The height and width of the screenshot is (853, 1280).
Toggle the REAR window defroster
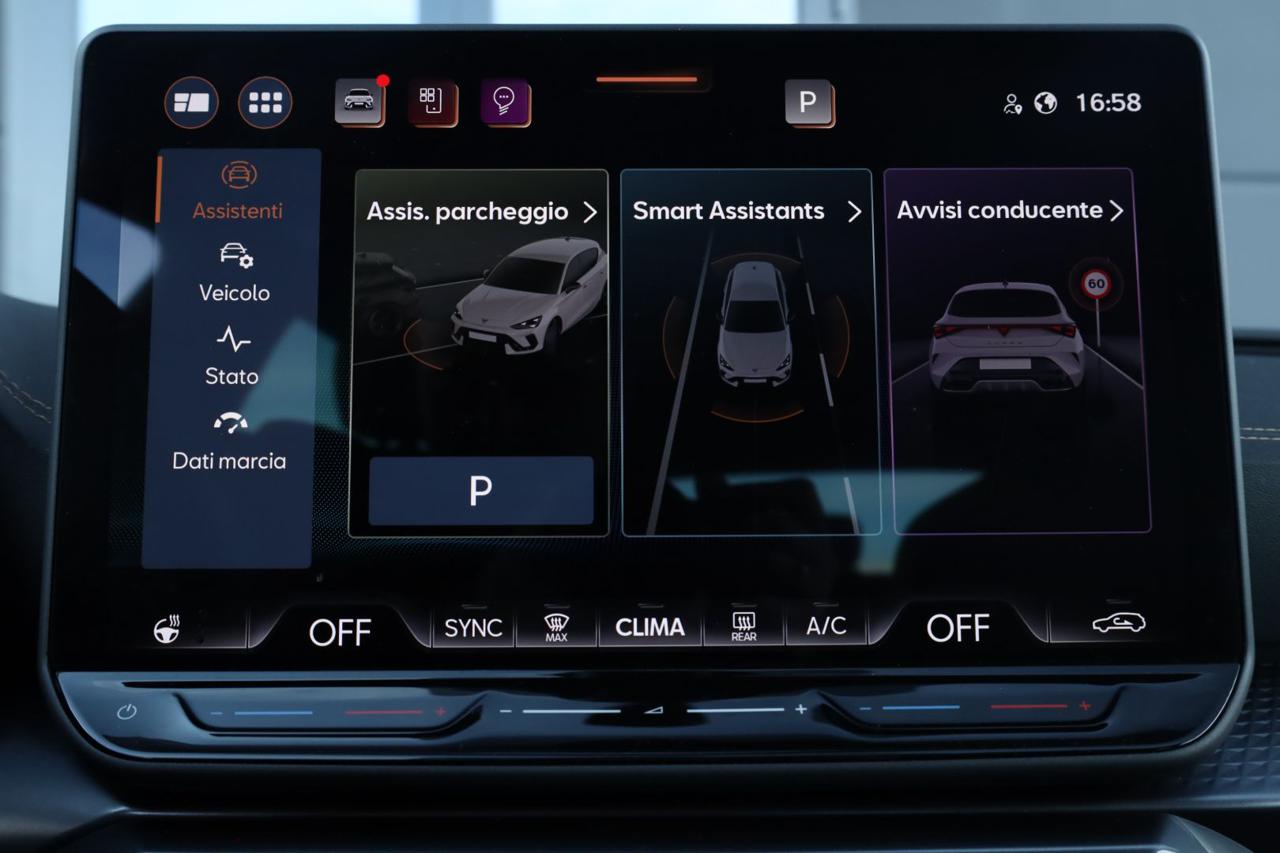(x=743, y=627)
